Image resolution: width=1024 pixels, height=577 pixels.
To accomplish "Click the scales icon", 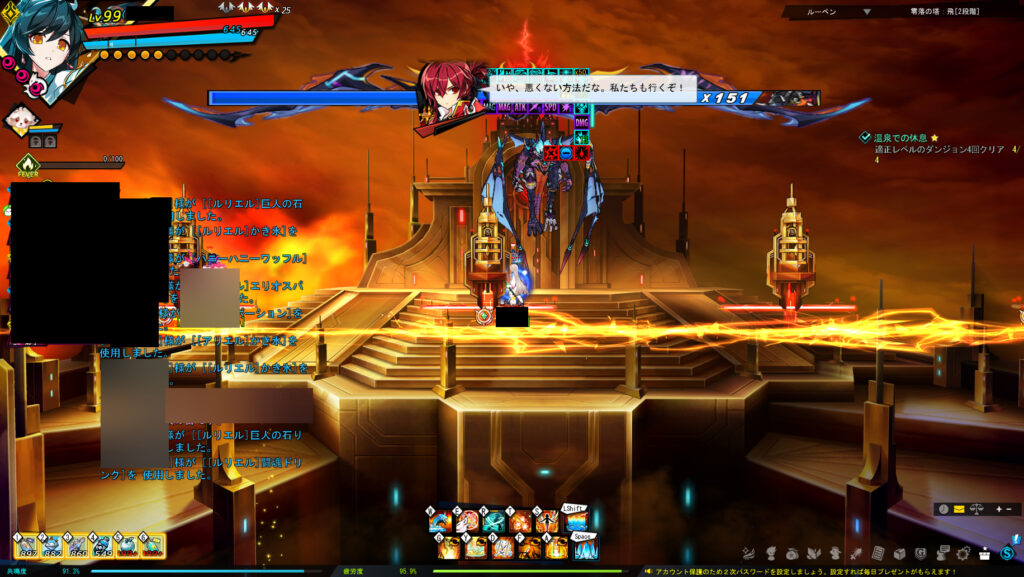I will click(x=974, y=509).
